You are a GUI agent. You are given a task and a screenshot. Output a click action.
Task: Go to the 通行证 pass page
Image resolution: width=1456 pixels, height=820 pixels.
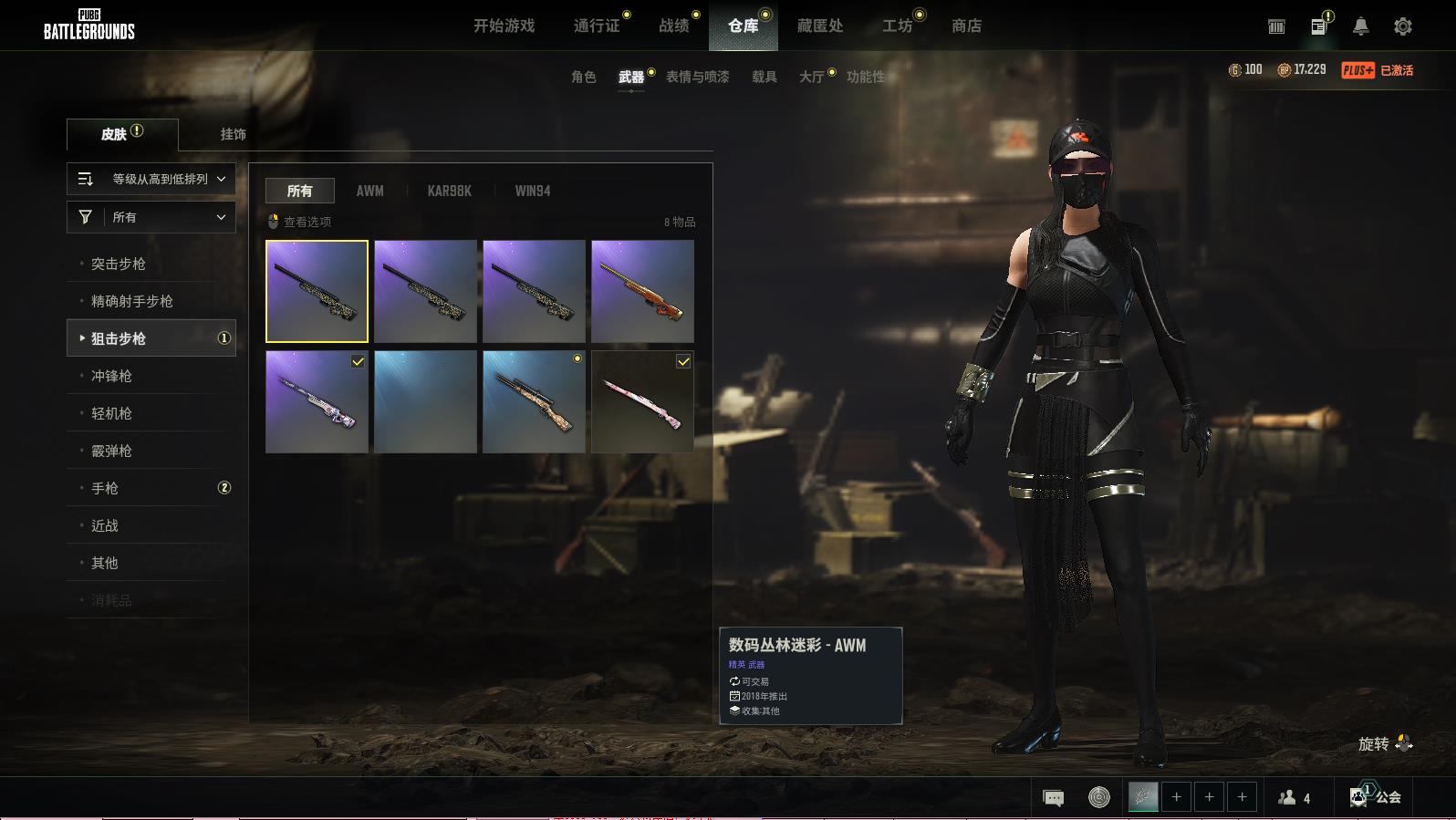point(597,26)
